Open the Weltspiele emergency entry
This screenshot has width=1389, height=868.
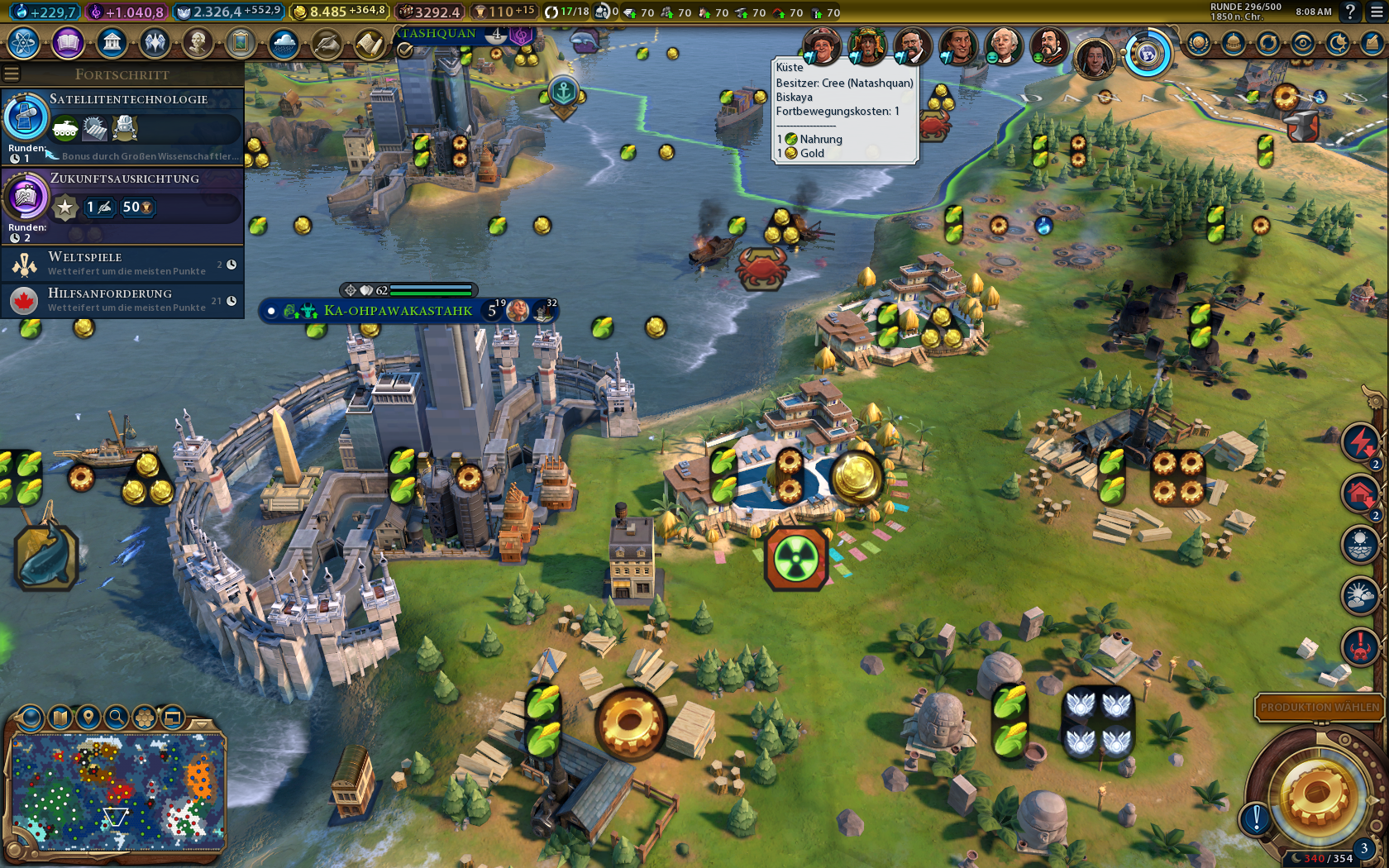(122, 264)
